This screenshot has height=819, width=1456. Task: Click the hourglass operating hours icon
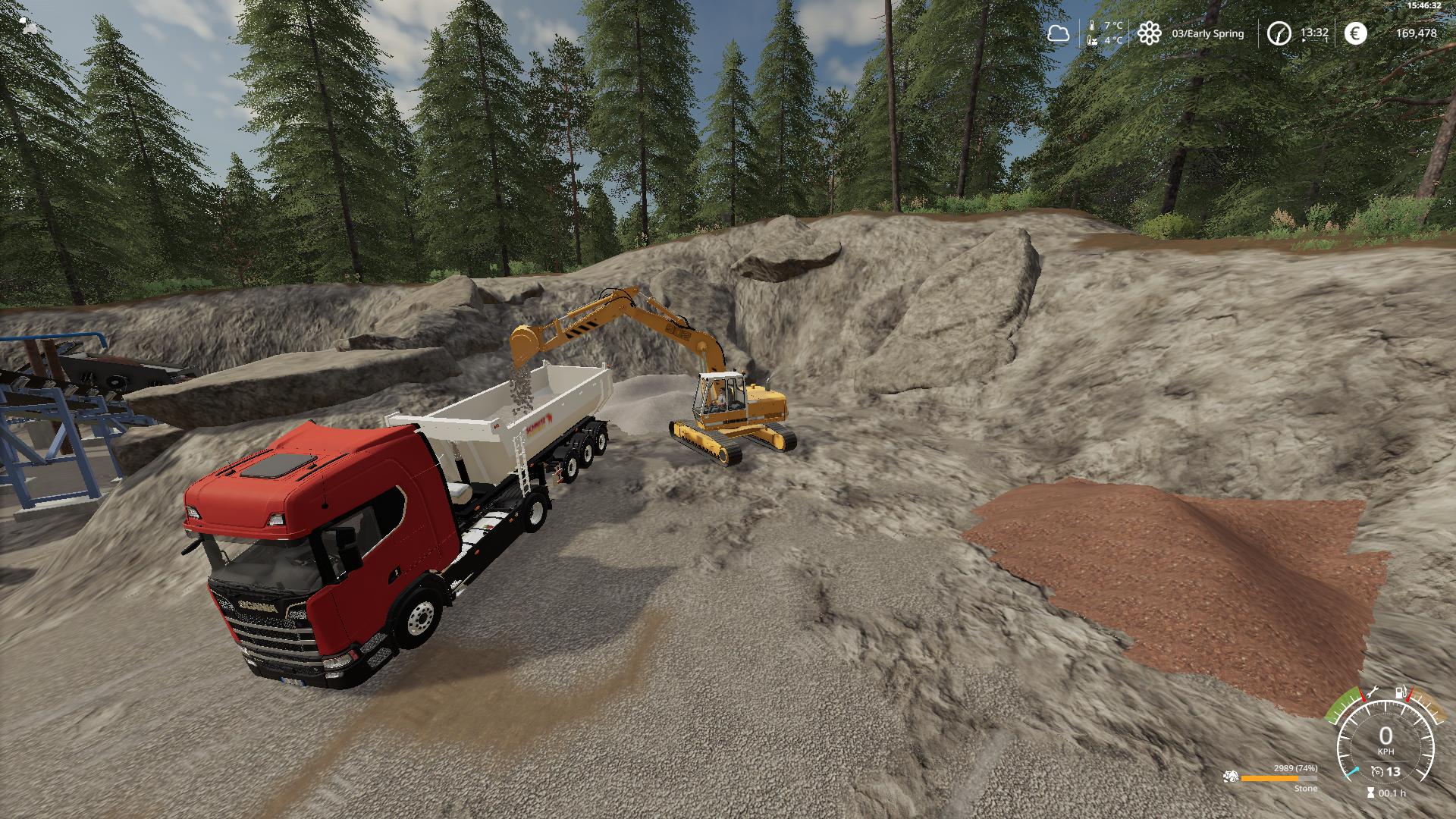click(x=1370, y=793)
